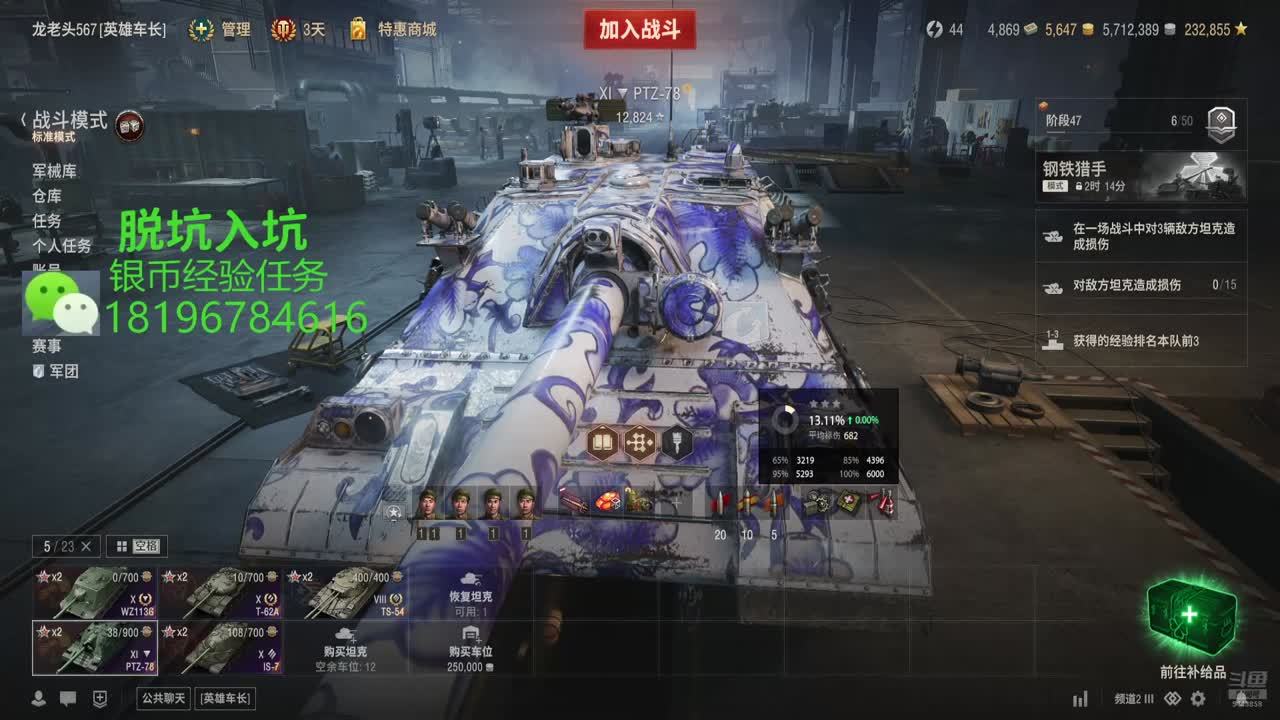The width and height of the screenshot is (1280, 720).
Task: Open the 钢铁猎手 Steel Hunter mode banner
Action: [1140, 176]
